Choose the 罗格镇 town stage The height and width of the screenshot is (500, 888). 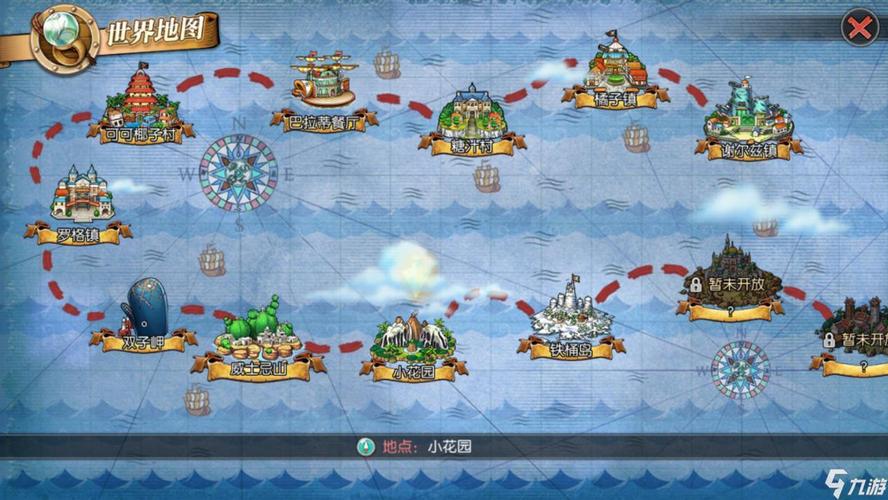point(84,200)
